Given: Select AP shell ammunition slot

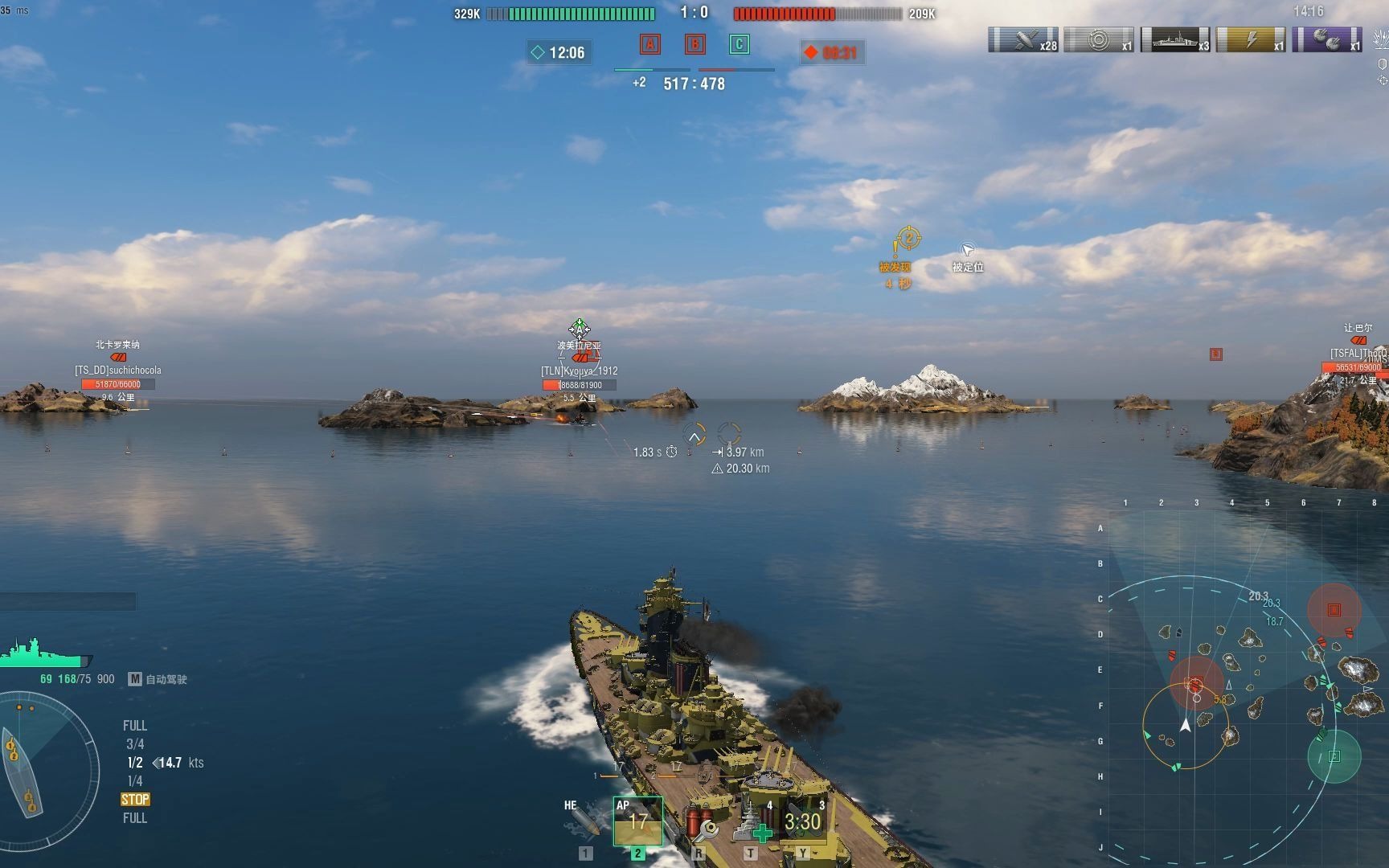Looking at the screenshot, I should (x=637, y=821).
